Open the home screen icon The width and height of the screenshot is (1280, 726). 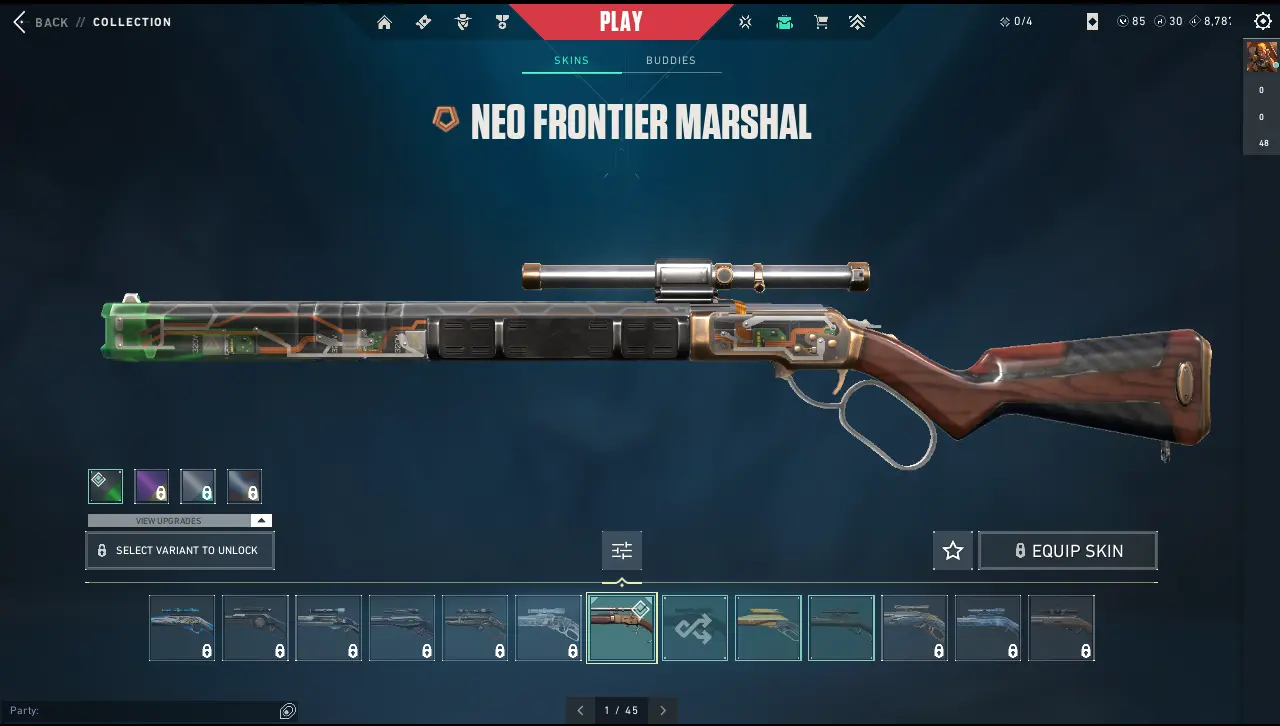pyautogui.click(x=384, y=22)
